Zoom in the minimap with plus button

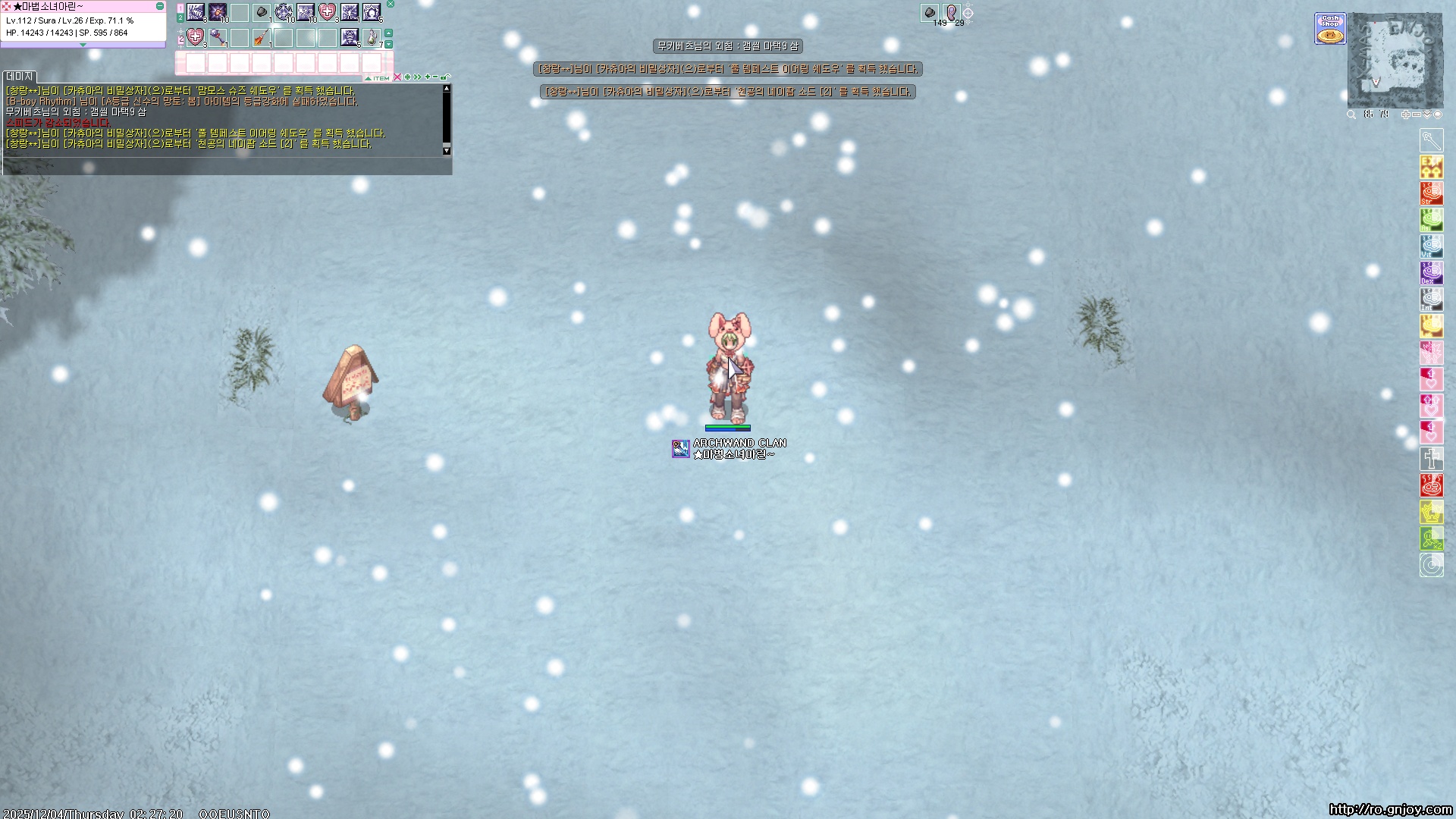tap(1405, 115)
